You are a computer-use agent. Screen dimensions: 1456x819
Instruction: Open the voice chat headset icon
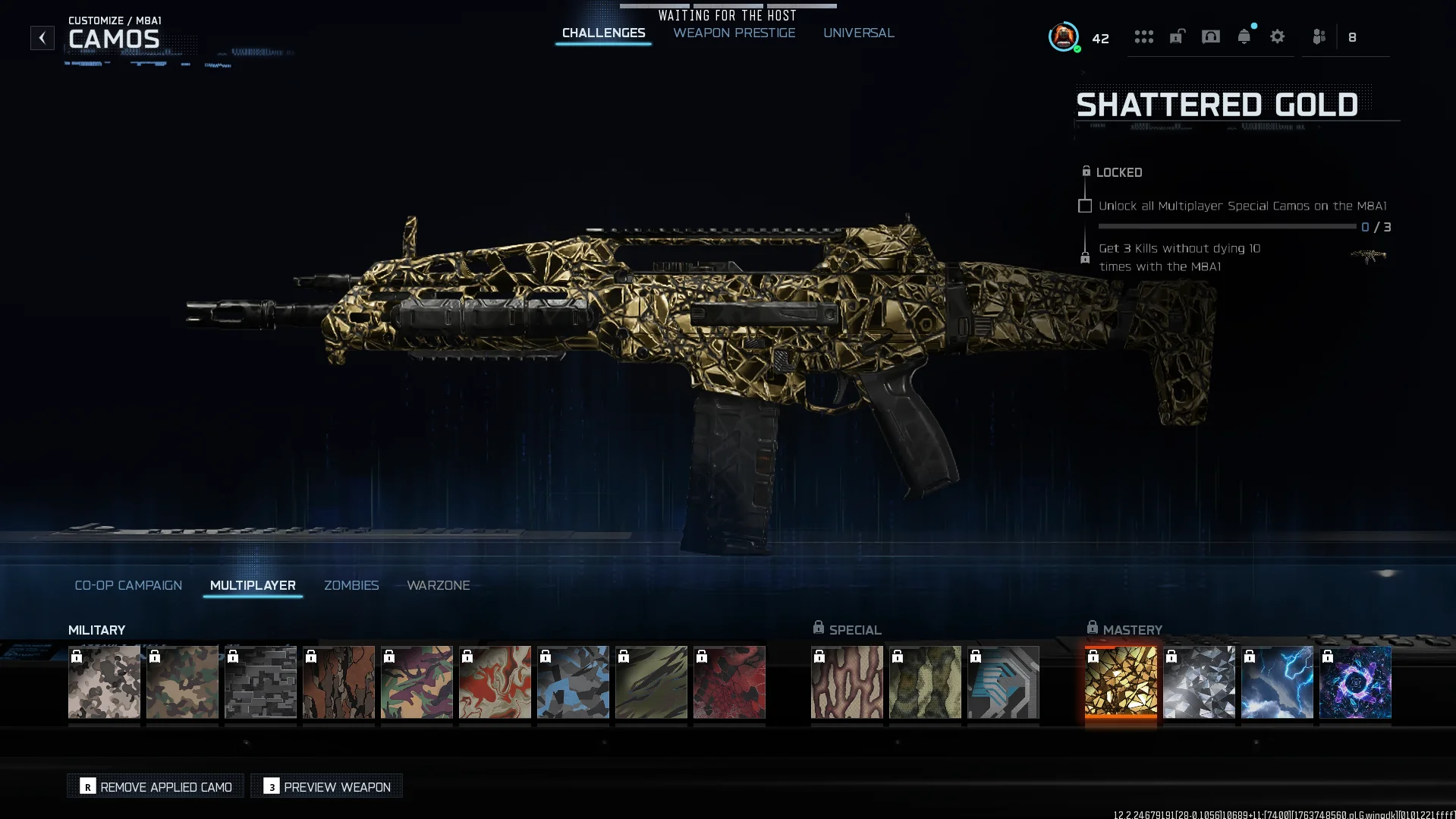1211,36
